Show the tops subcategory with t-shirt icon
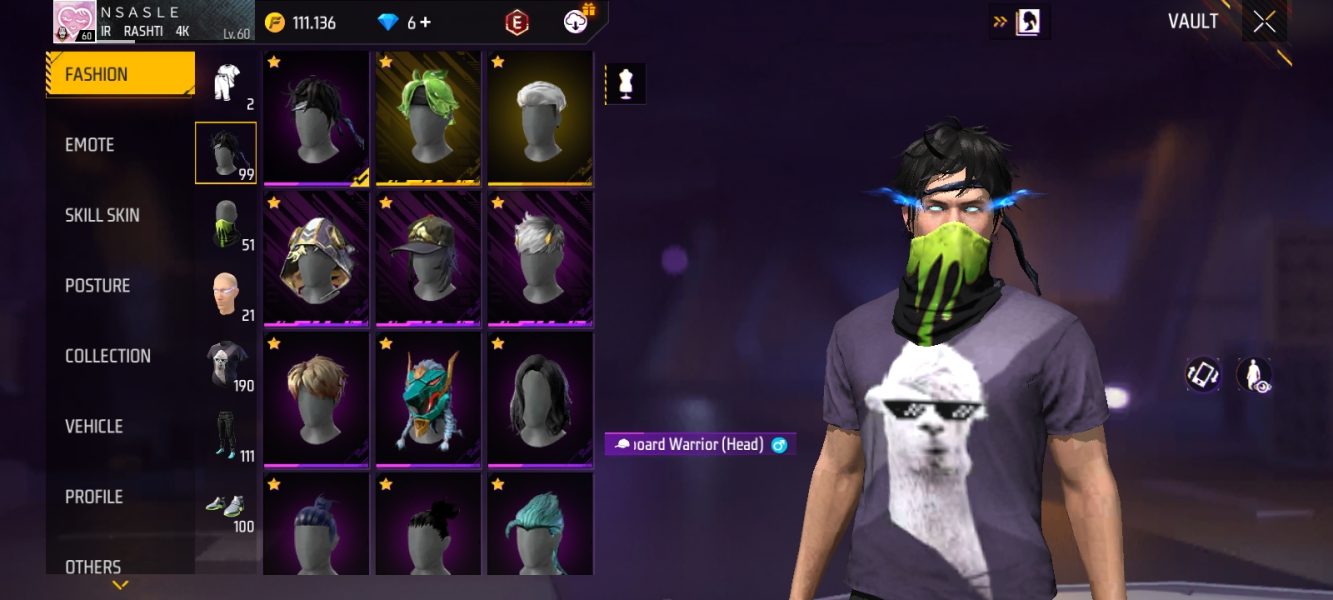 pos(226,364)
